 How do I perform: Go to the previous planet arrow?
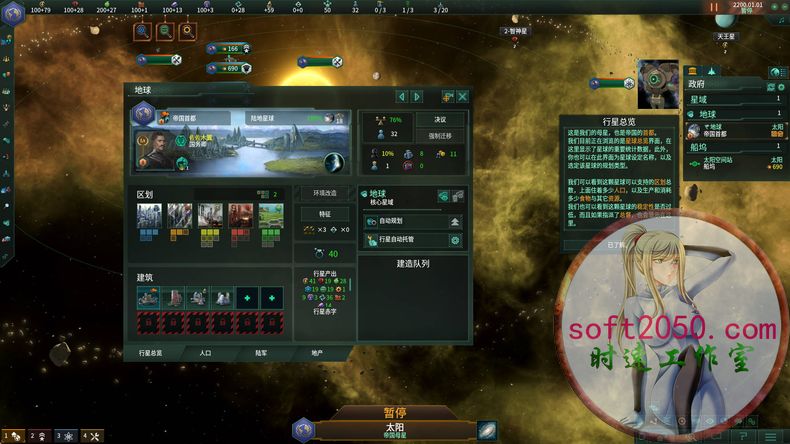[402, 96]
